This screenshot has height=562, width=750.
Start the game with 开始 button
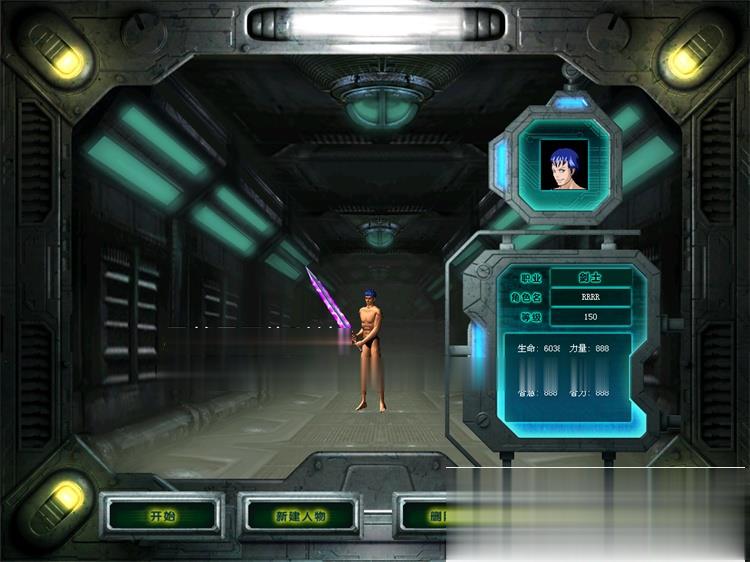click(162, 516)
